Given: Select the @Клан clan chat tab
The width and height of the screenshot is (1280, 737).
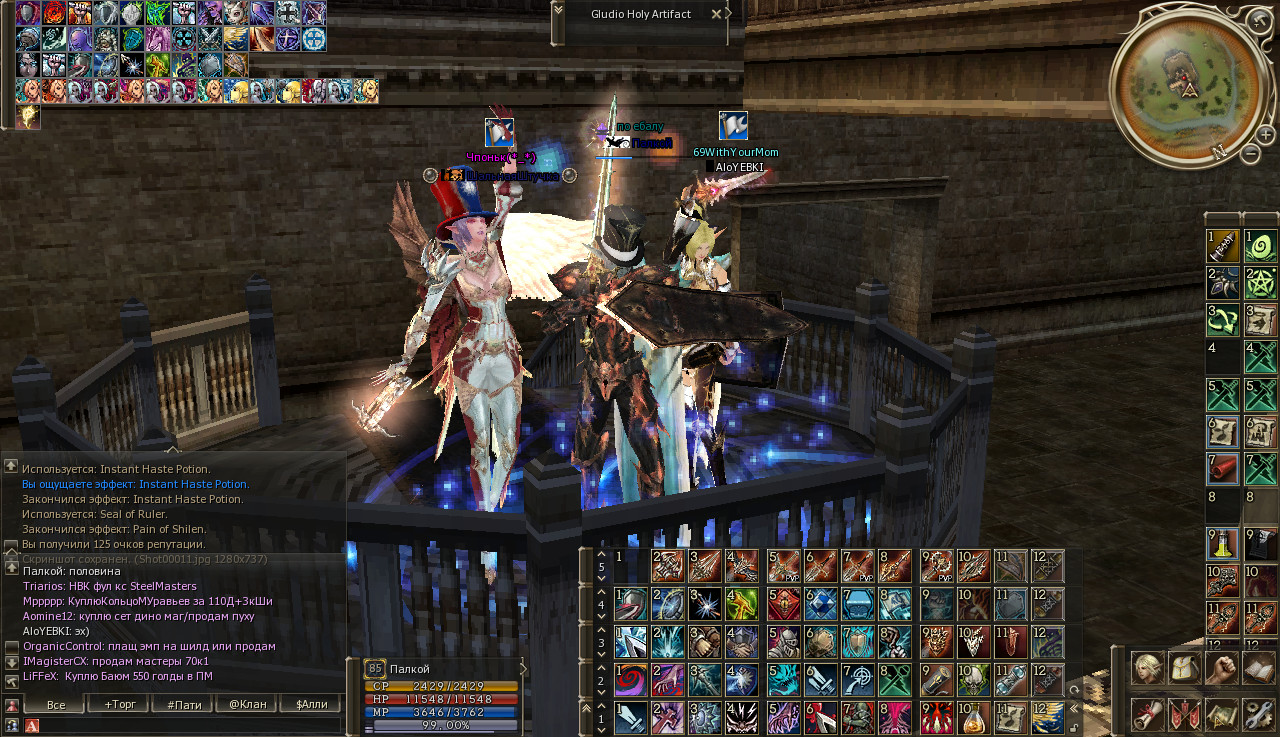Looking at the screenshot, I should 248,705.
